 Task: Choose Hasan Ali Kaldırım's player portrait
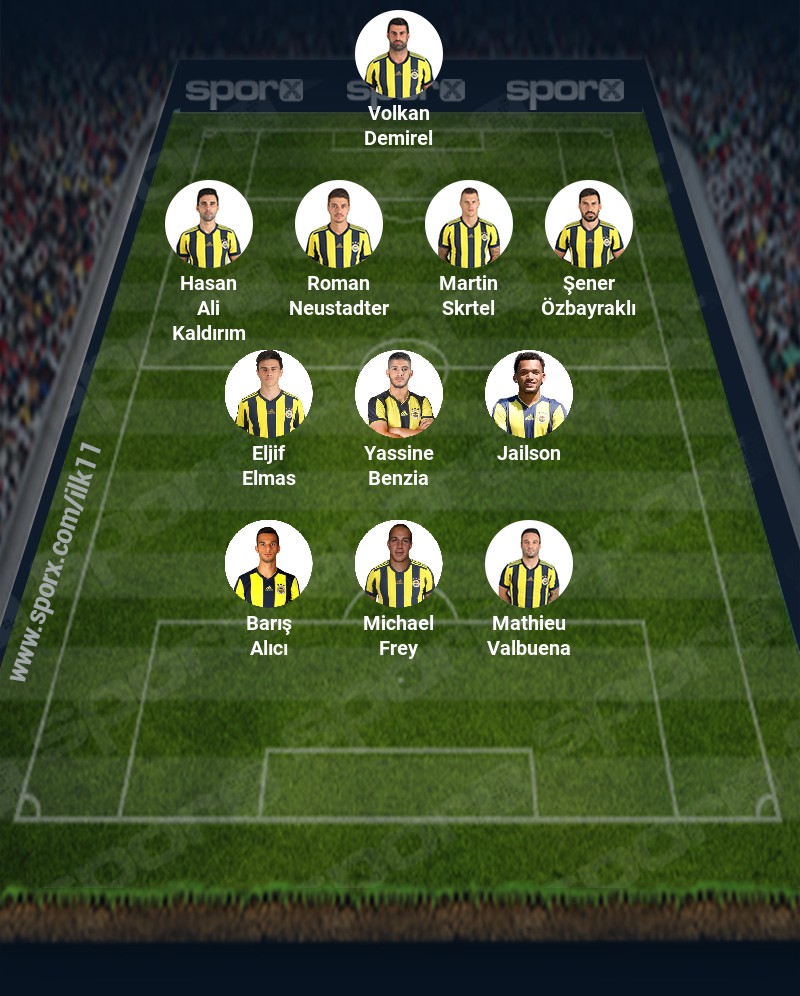click(209, 224)
